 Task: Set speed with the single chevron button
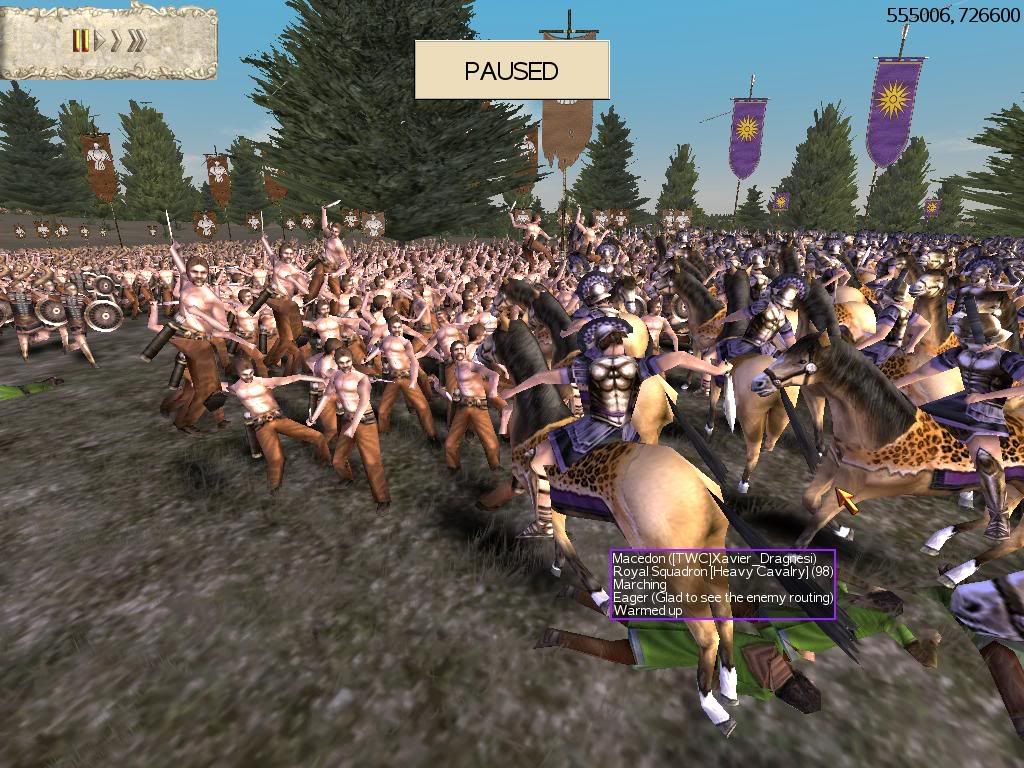pyautogui.click(x=116, y=41)
